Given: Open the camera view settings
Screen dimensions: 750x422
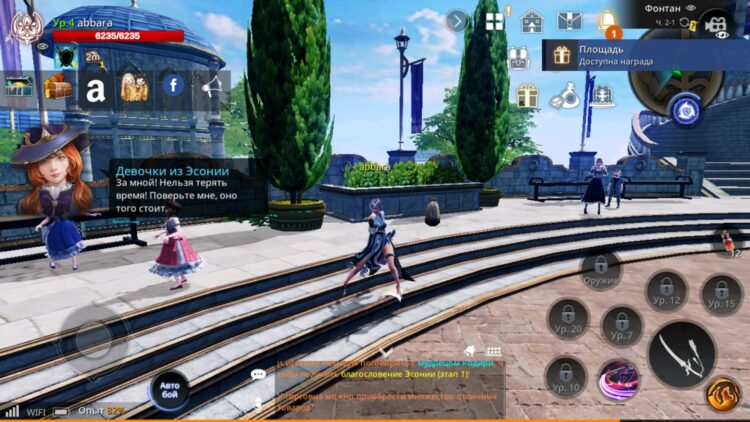Looking at the screenshot, I should 714,21.
